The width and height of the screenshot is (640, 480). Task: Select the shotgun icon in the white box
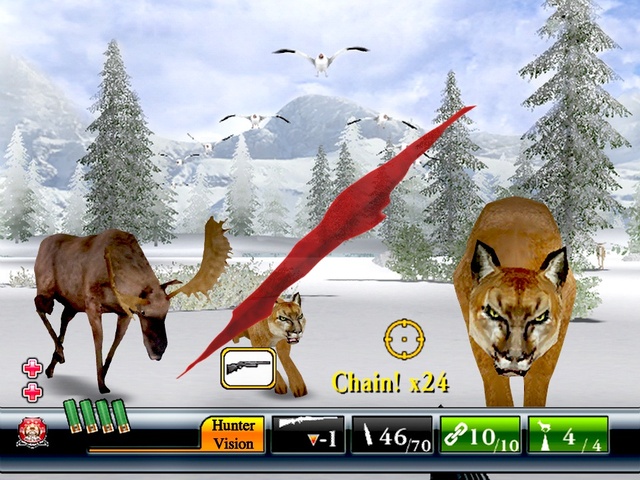tap(248, 367)
